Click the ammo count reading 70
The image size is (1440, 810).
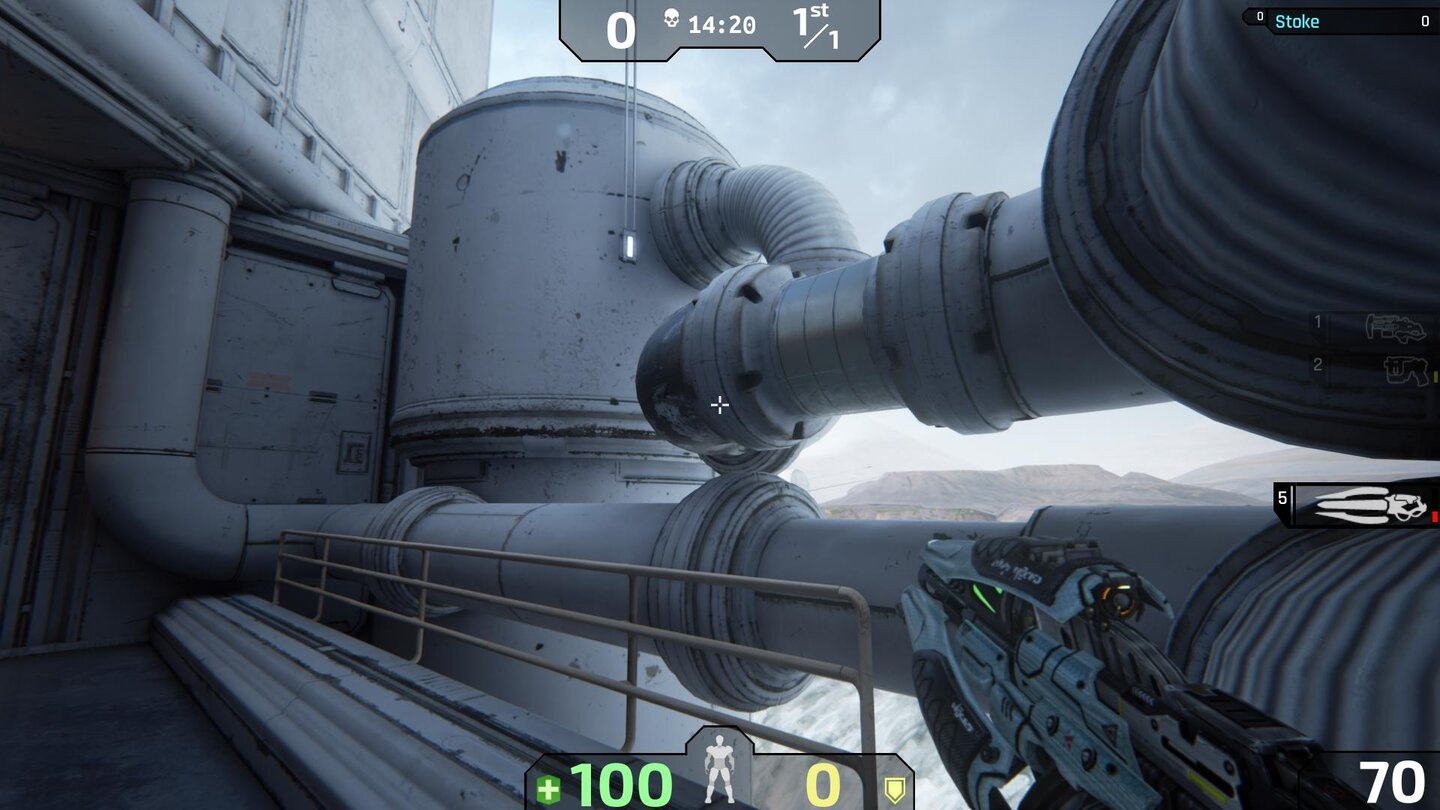click(1392, 780)
